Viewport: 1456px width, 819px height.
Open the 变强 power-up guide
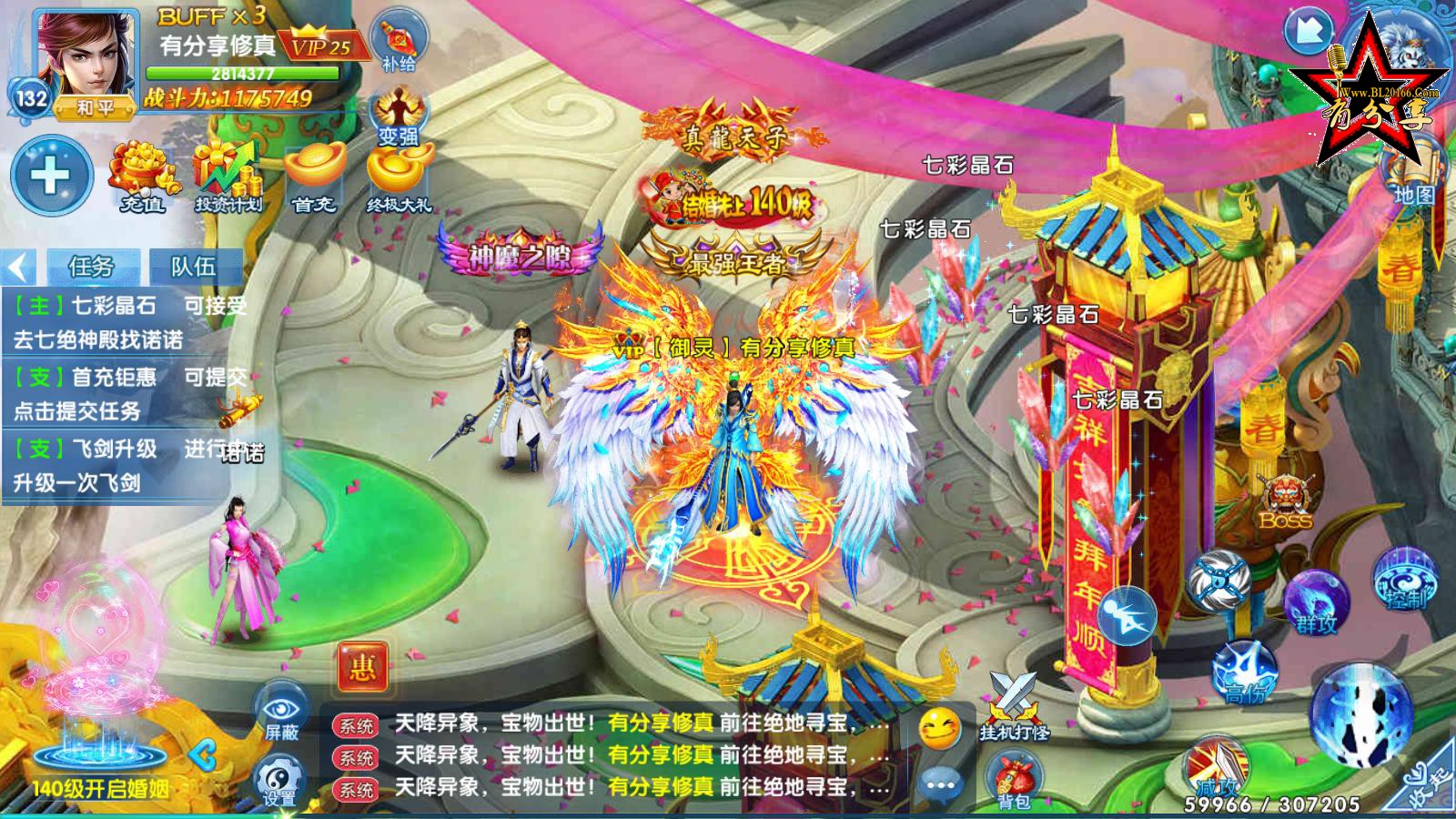(399, 118)
